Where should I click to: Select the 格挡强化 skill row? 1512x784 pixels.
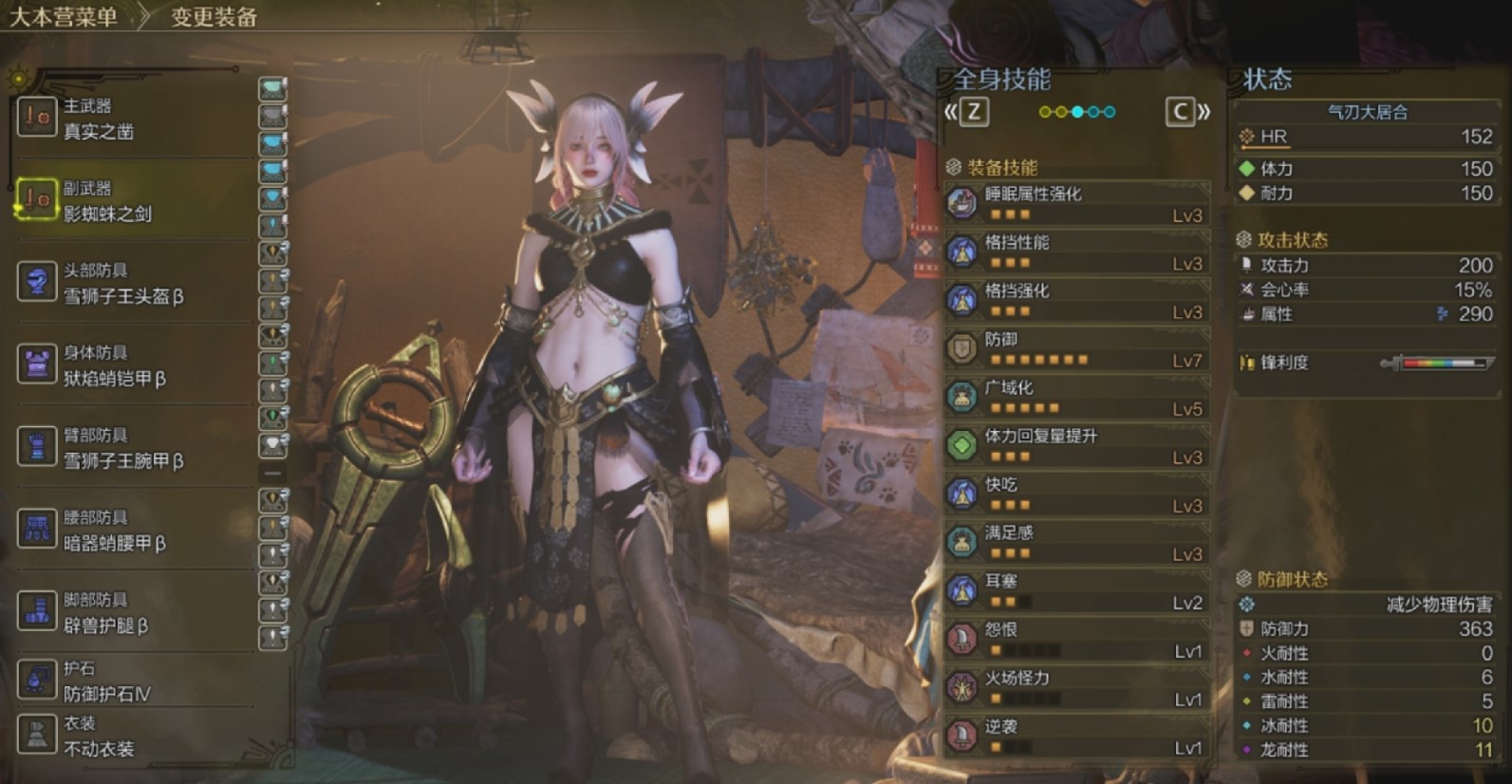click(1077, 300)
